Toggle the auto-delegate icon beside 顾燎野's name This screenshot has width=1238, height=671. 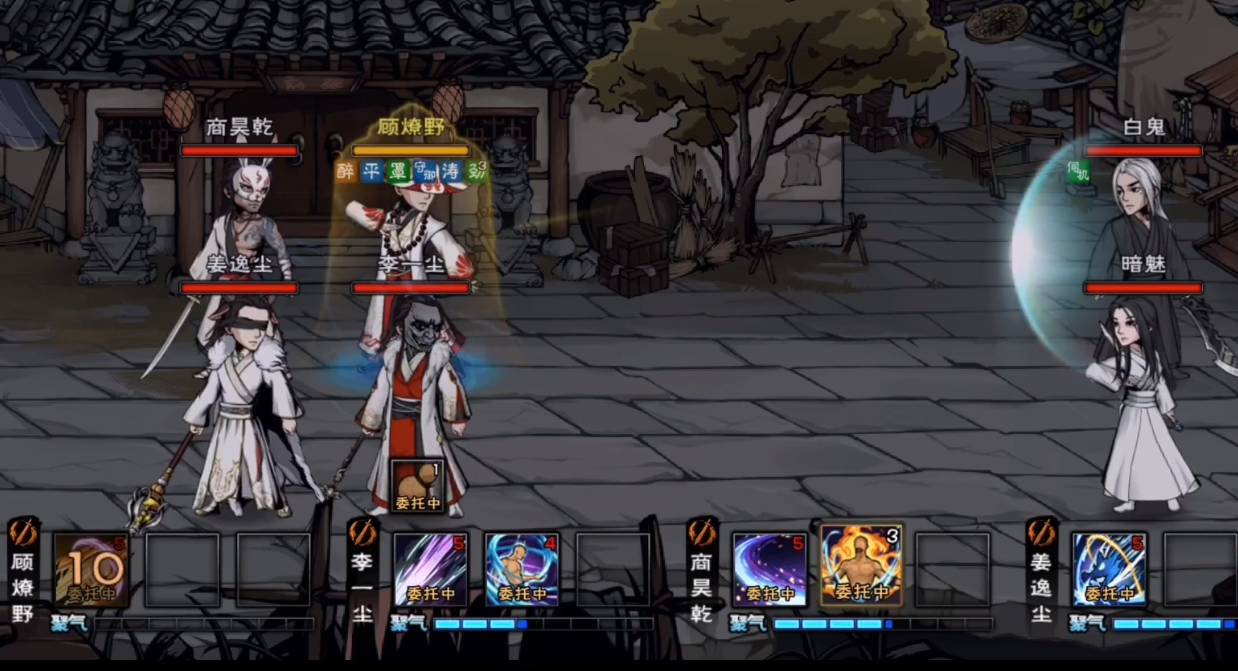(x=23, y=532)
